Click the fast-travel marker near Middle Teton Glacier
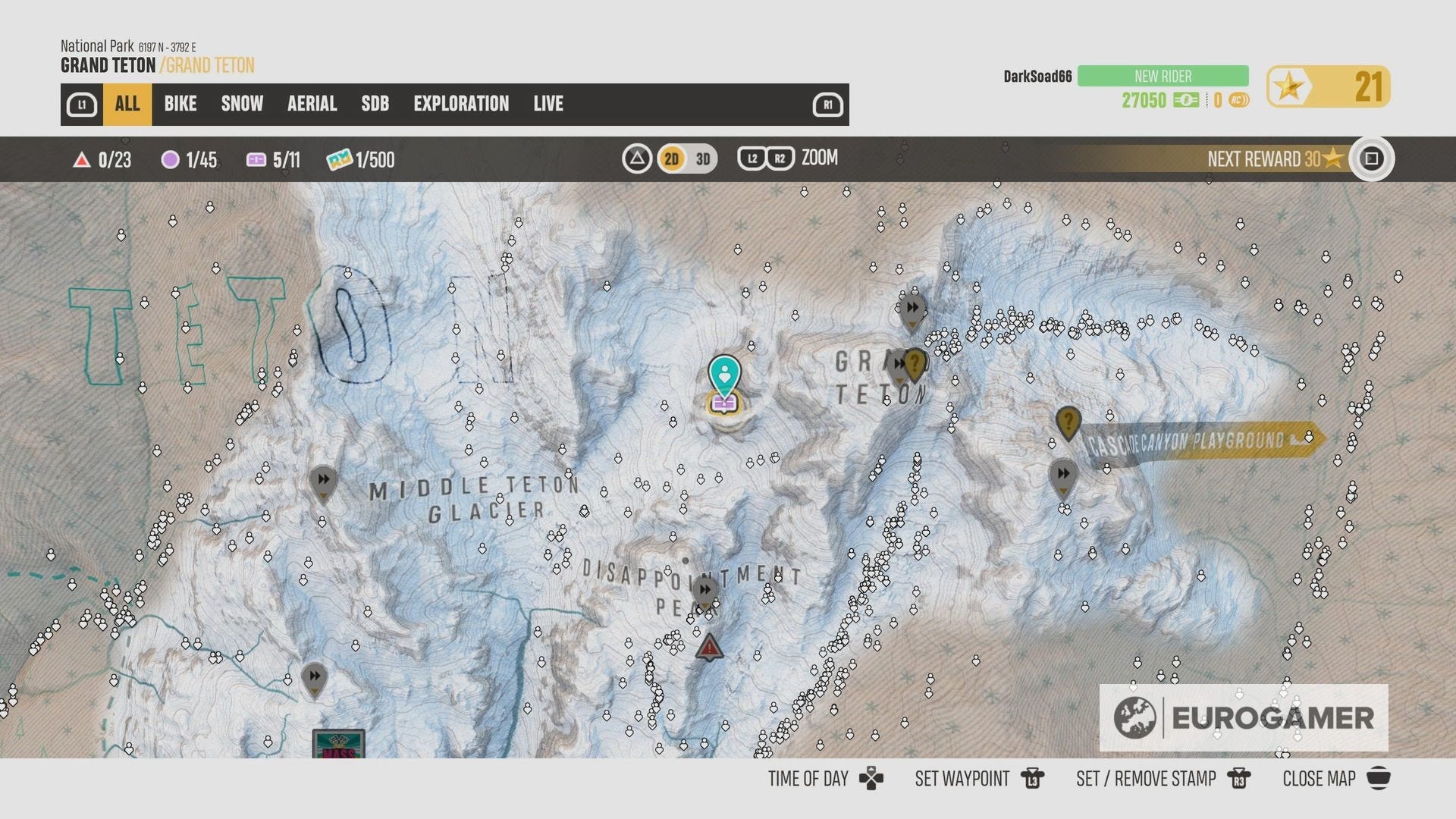Screen dimensions: 1456x819 (322, 479)
